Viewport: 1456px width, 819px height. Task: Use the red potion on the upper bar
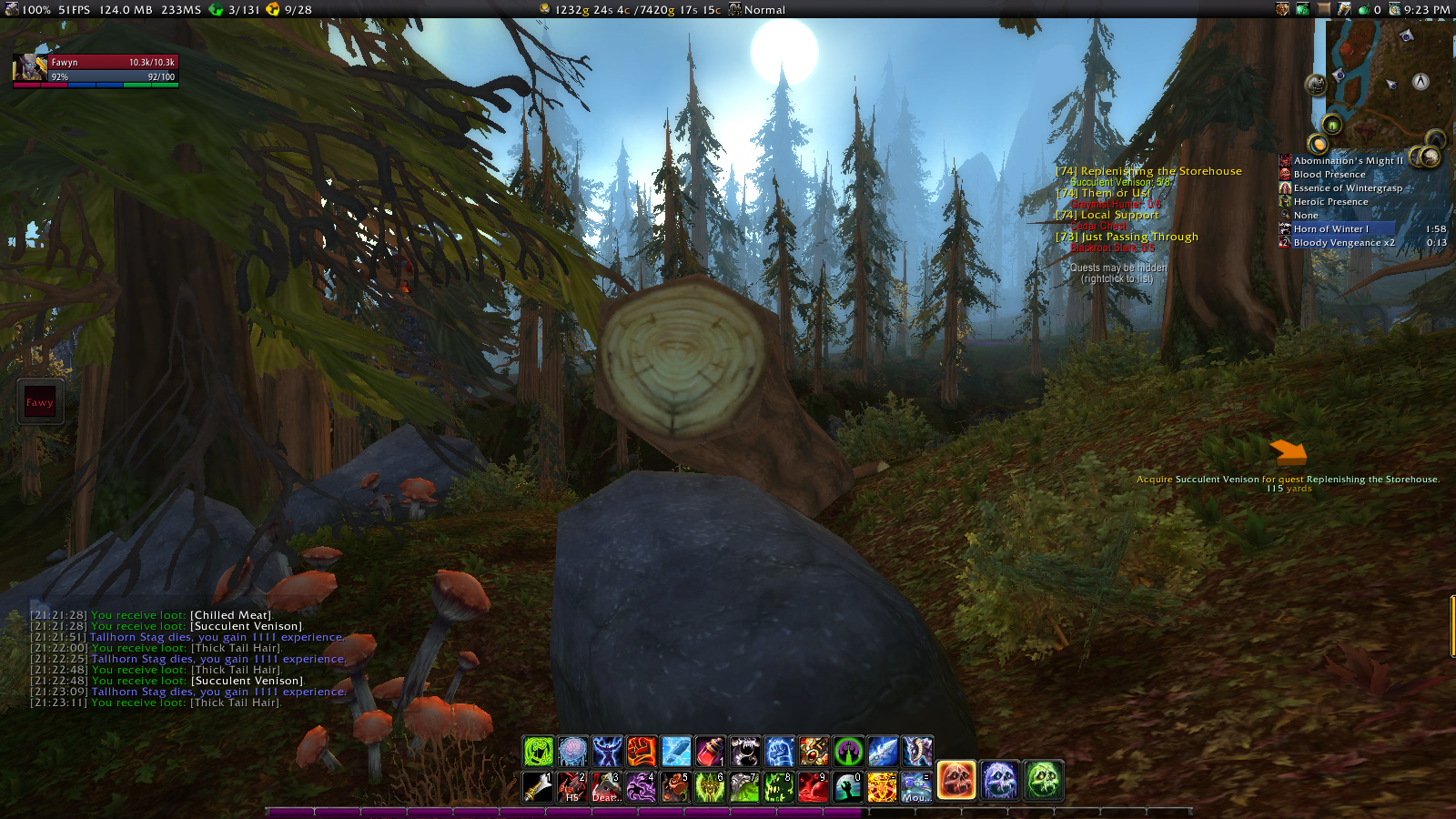(710, 752)
